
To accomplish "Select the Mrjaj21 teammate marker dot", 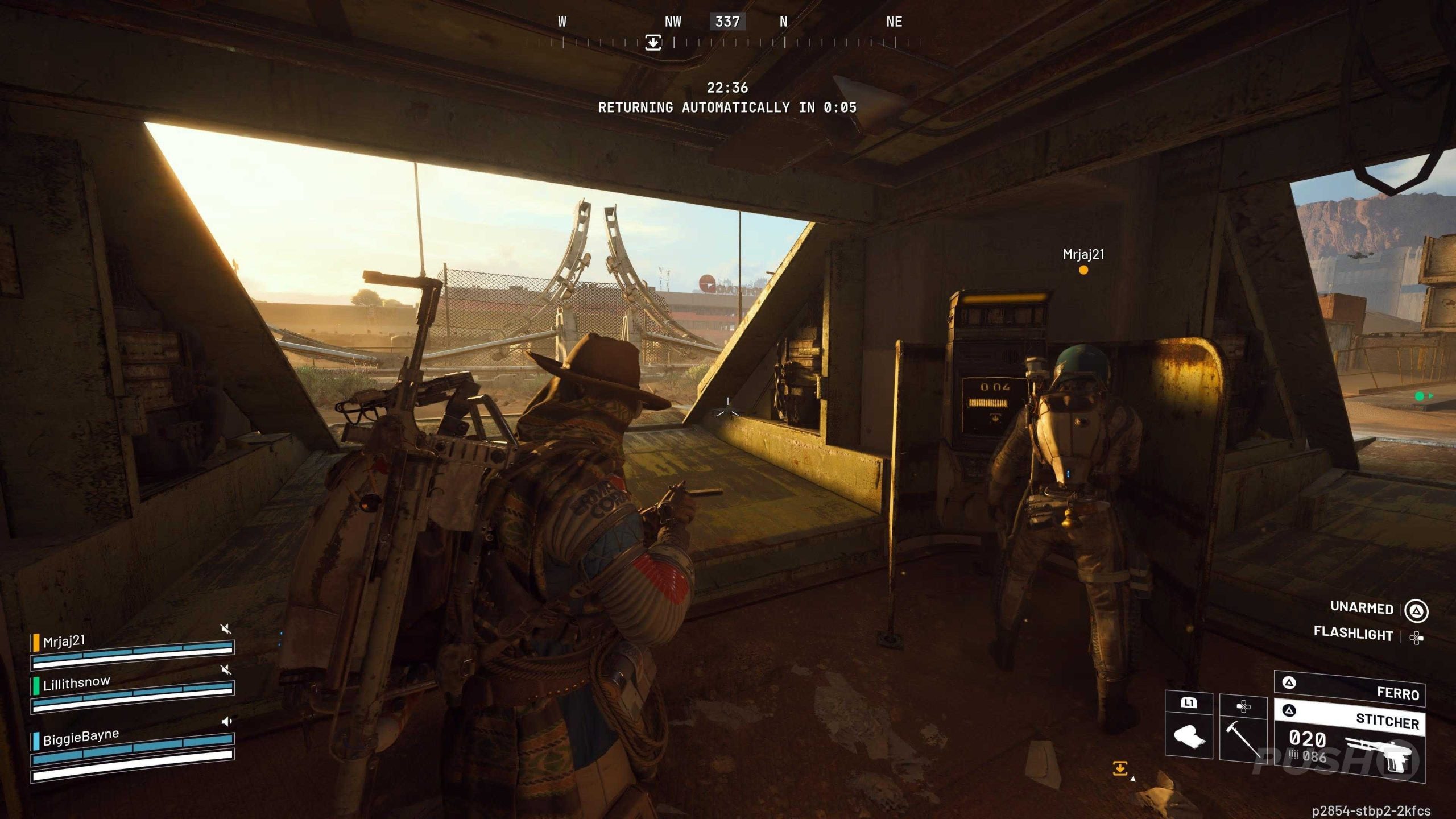I will click(1083, 270).
